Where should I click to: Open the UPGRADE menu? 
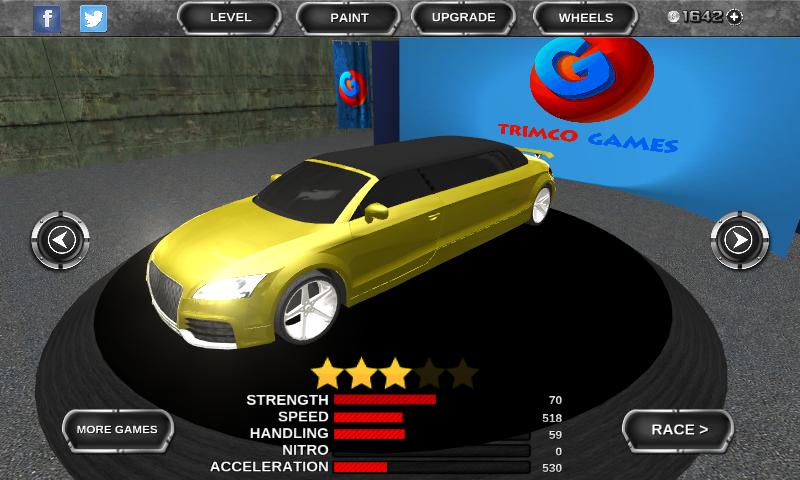(x=463, y=18)
